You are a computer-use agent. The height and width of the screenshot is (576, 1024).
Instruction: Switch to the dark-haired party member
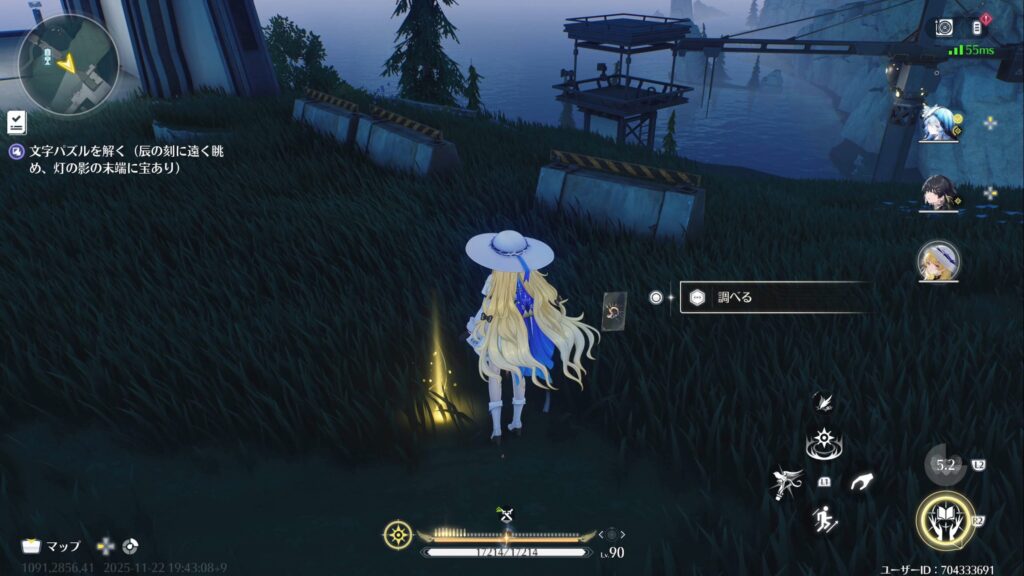pyautogui.click(x=940, y=193)
